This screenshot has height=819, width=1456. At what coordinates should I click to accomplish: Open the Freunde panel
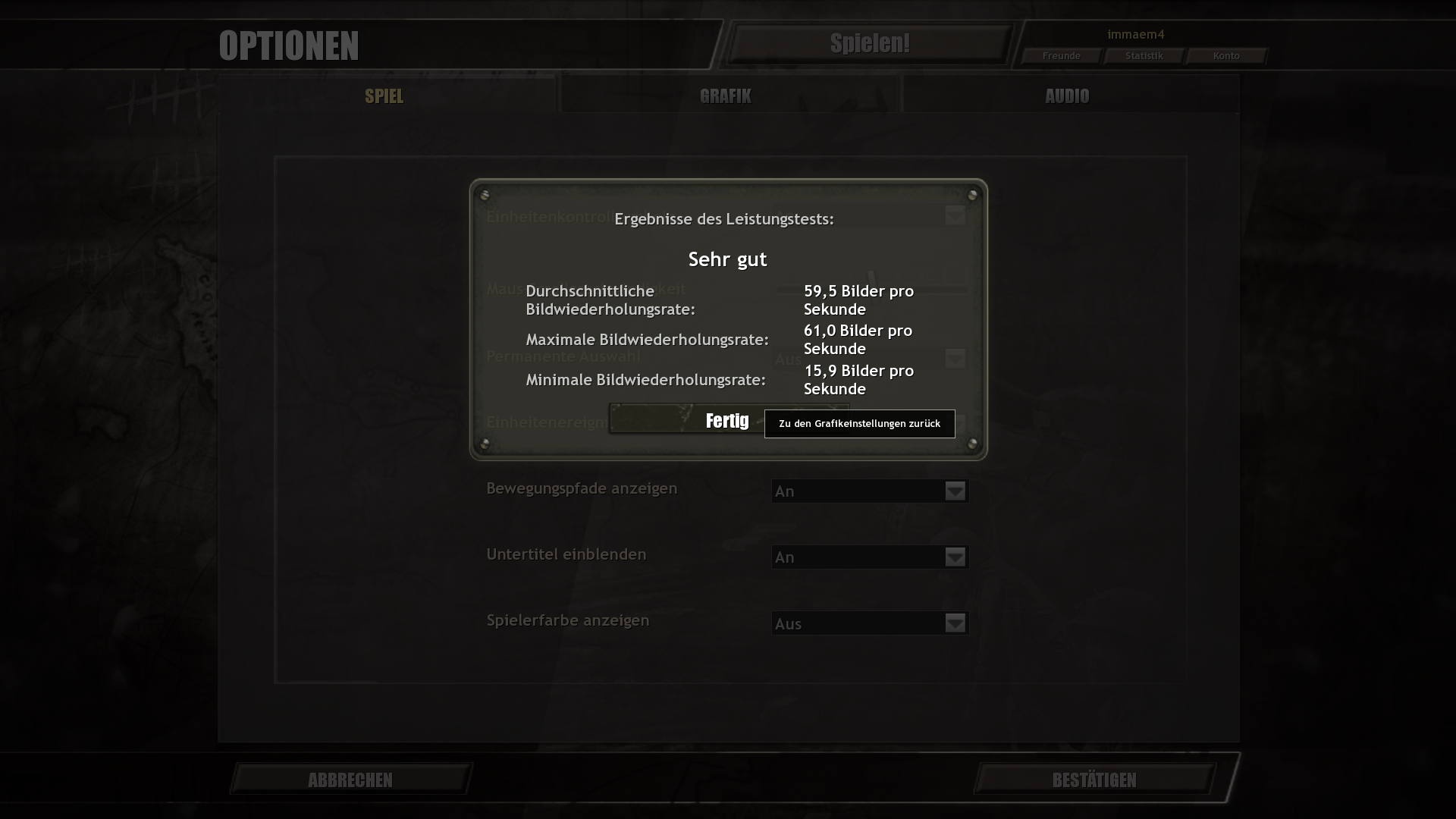tap(1062, 55)
